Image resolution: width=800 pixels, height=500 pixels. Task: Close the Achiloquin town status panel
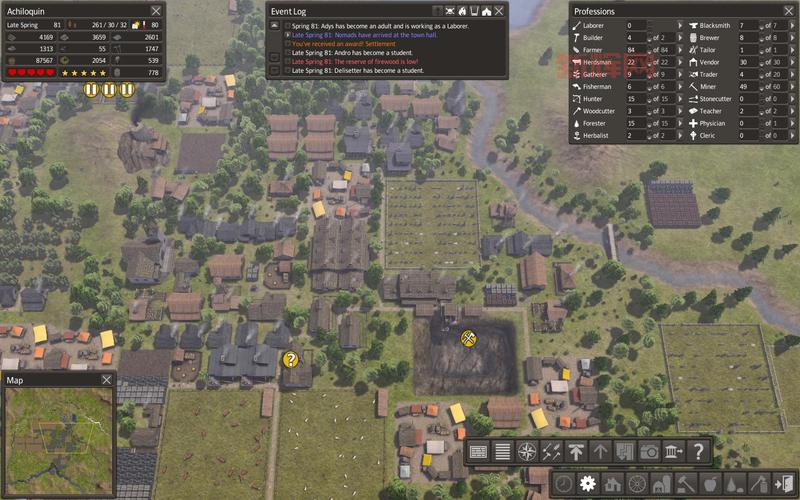click(156, 10)
